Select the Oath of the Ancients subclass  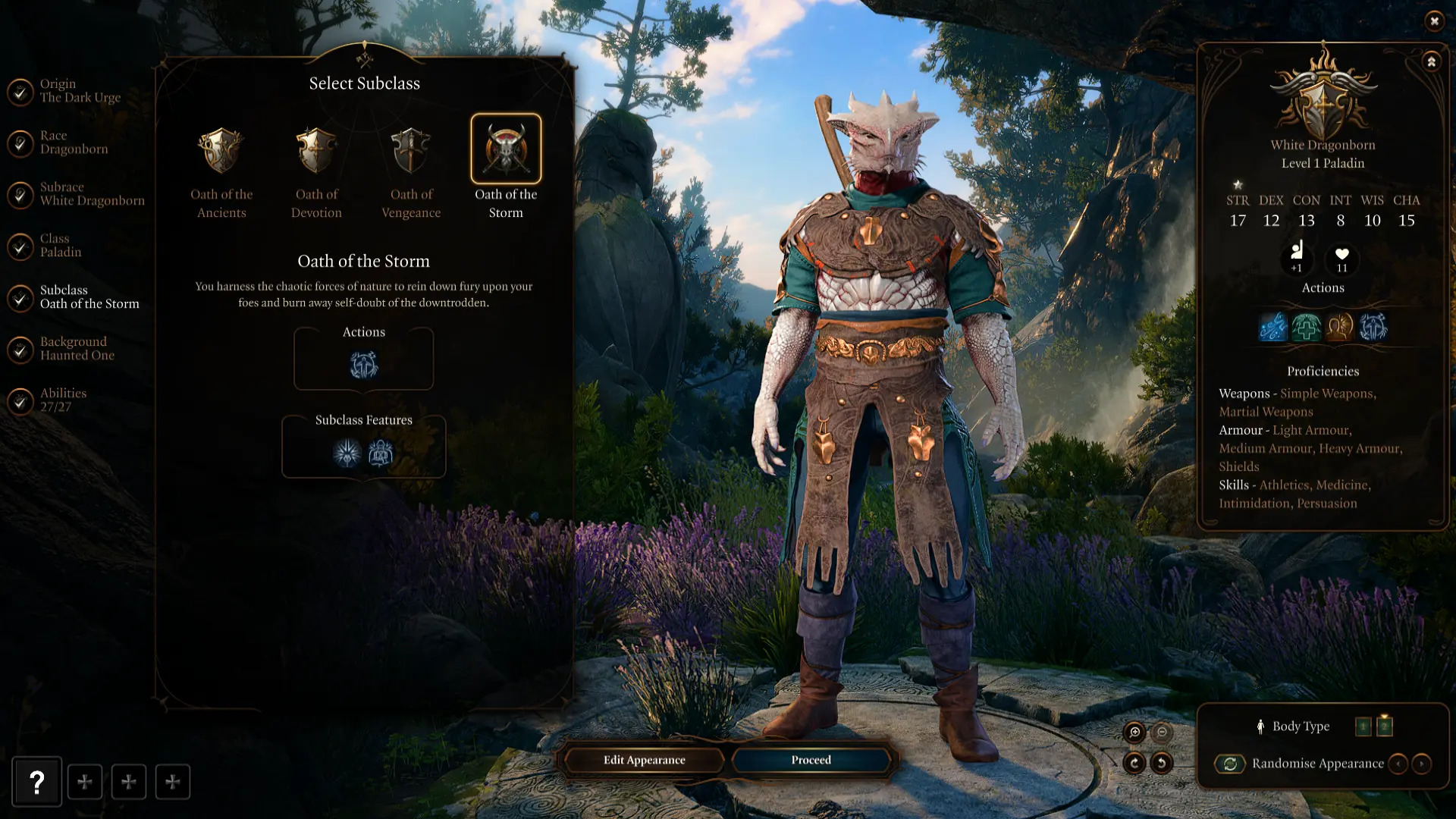coord(221,151)
